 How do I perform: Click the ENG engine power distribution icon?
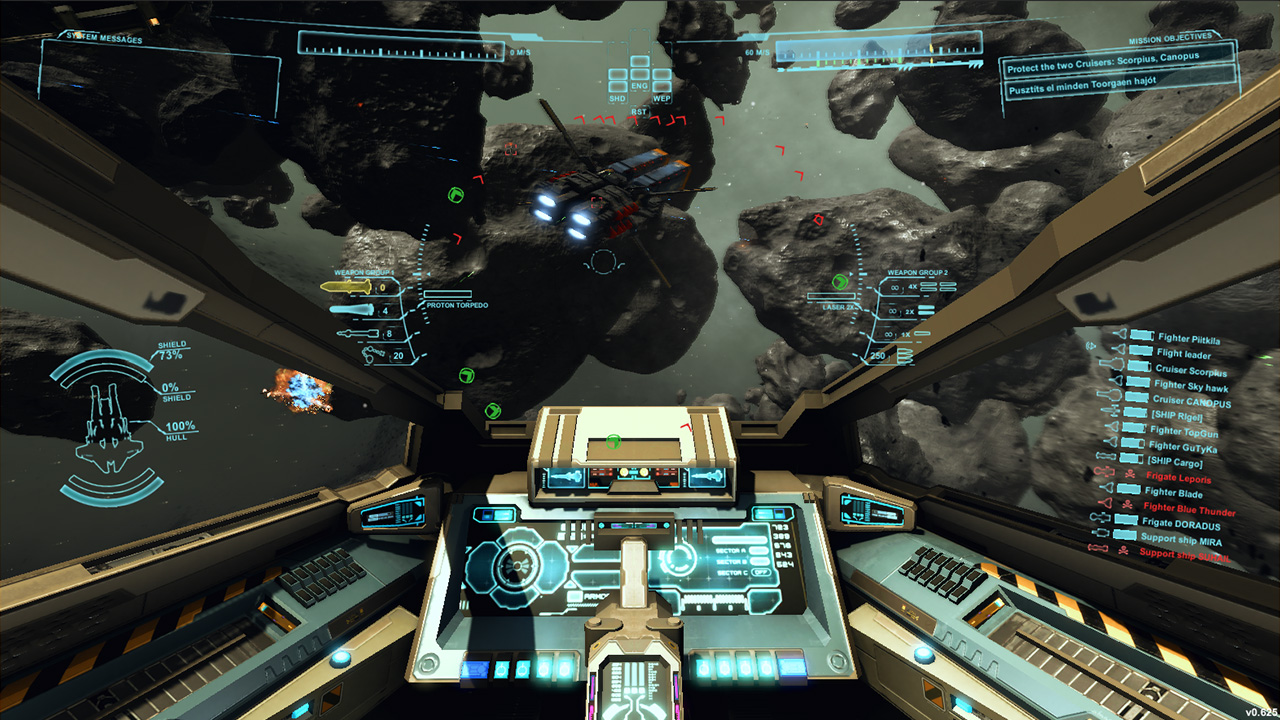640,85
